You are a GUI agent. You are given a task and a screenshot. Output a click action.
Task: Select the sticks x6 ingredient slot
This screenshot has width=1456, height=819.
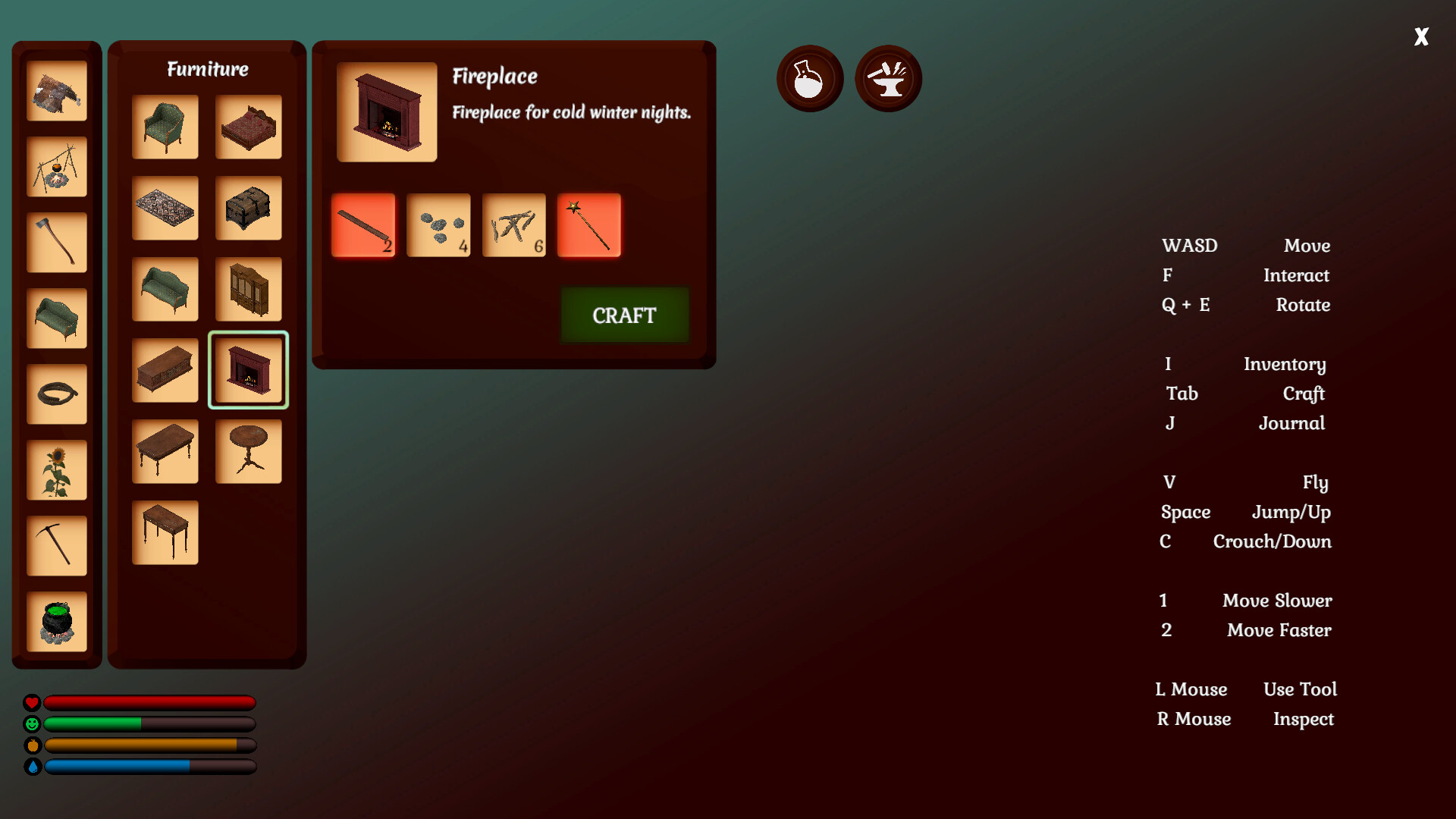514,225
